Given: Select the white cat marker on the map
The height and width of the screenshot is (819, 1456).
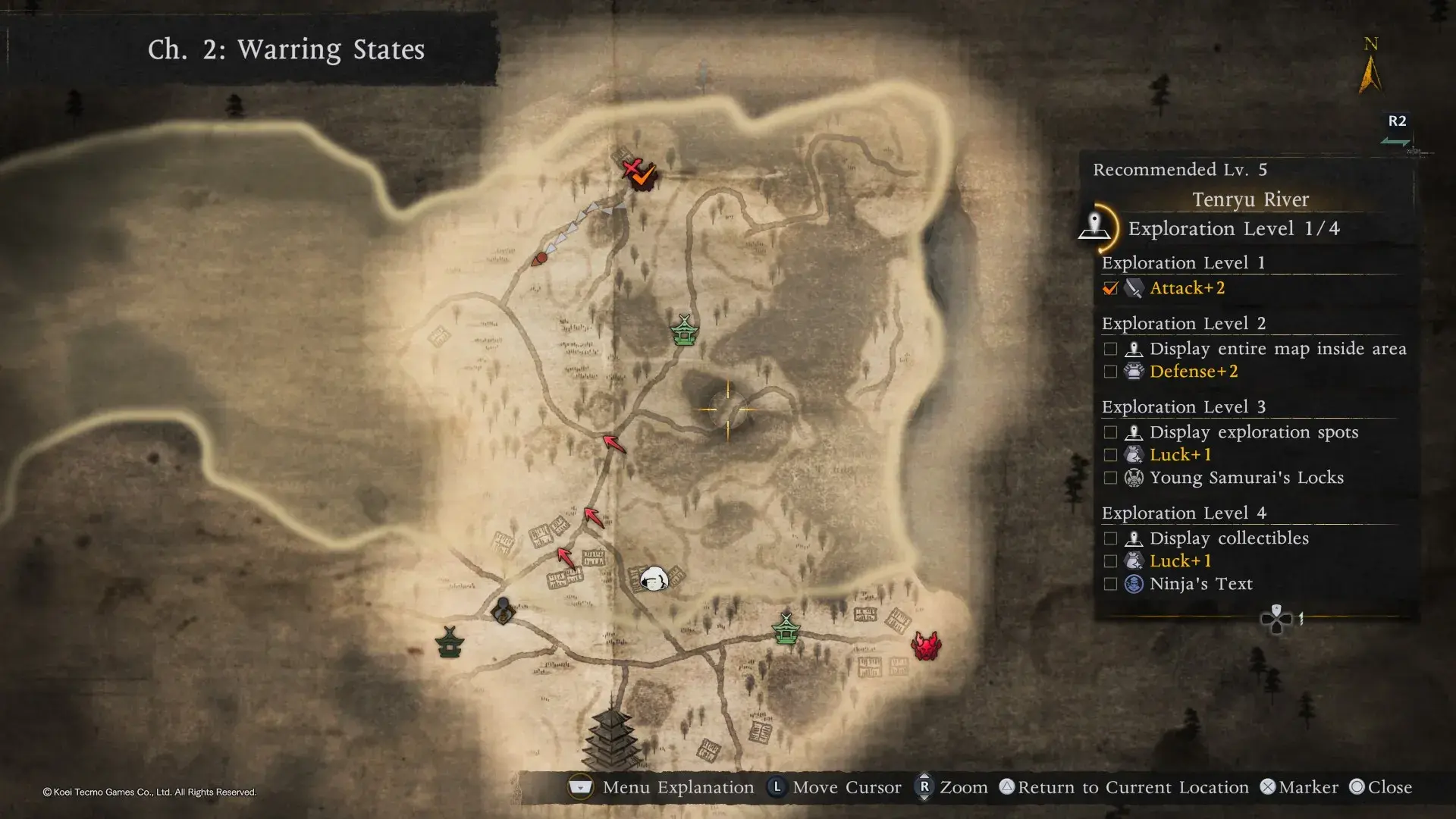Looking at the screenshot, I should click(654, 579).
